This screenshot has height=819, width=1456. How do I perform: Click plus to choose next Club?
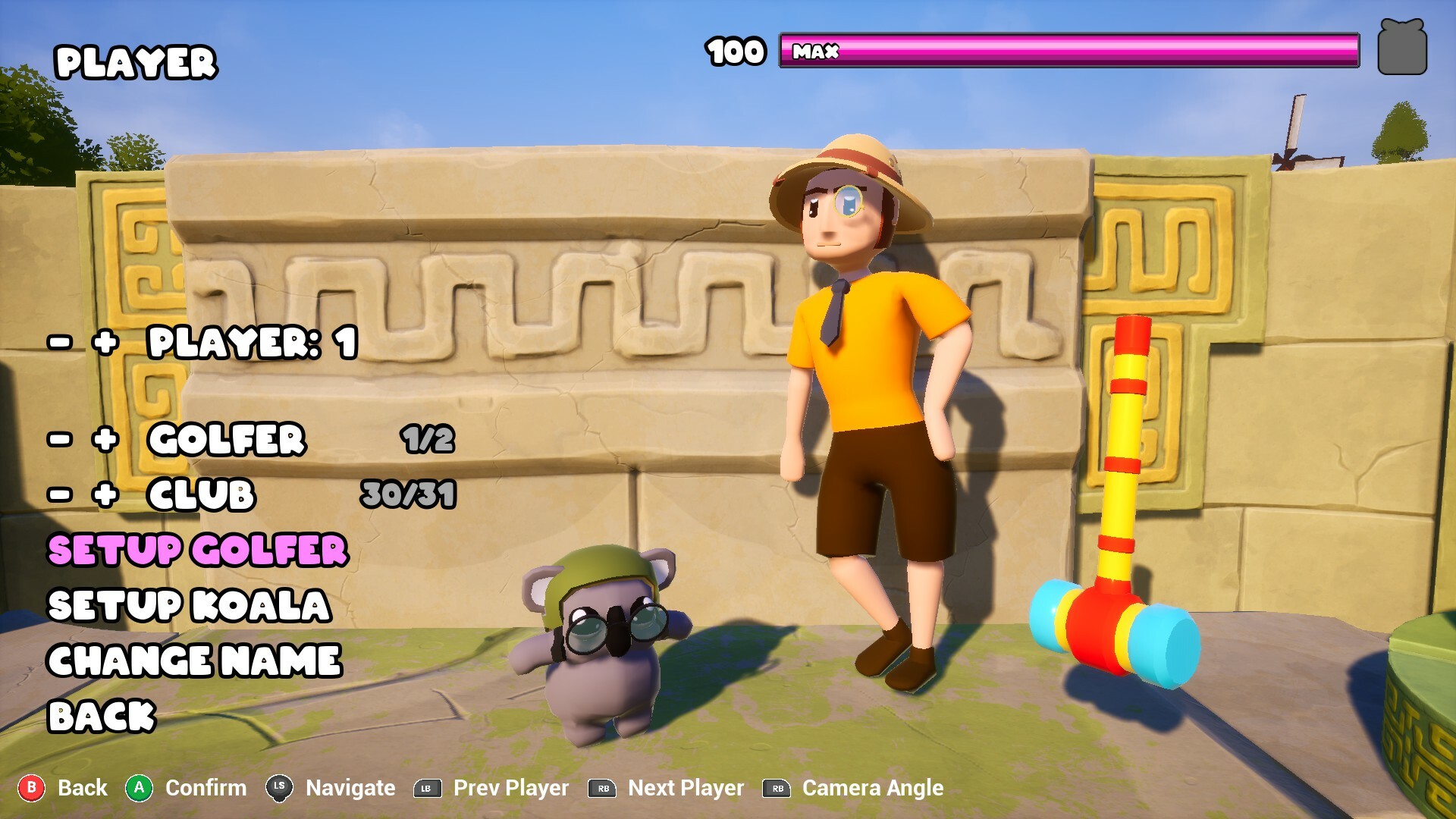(x=106, y=497)
